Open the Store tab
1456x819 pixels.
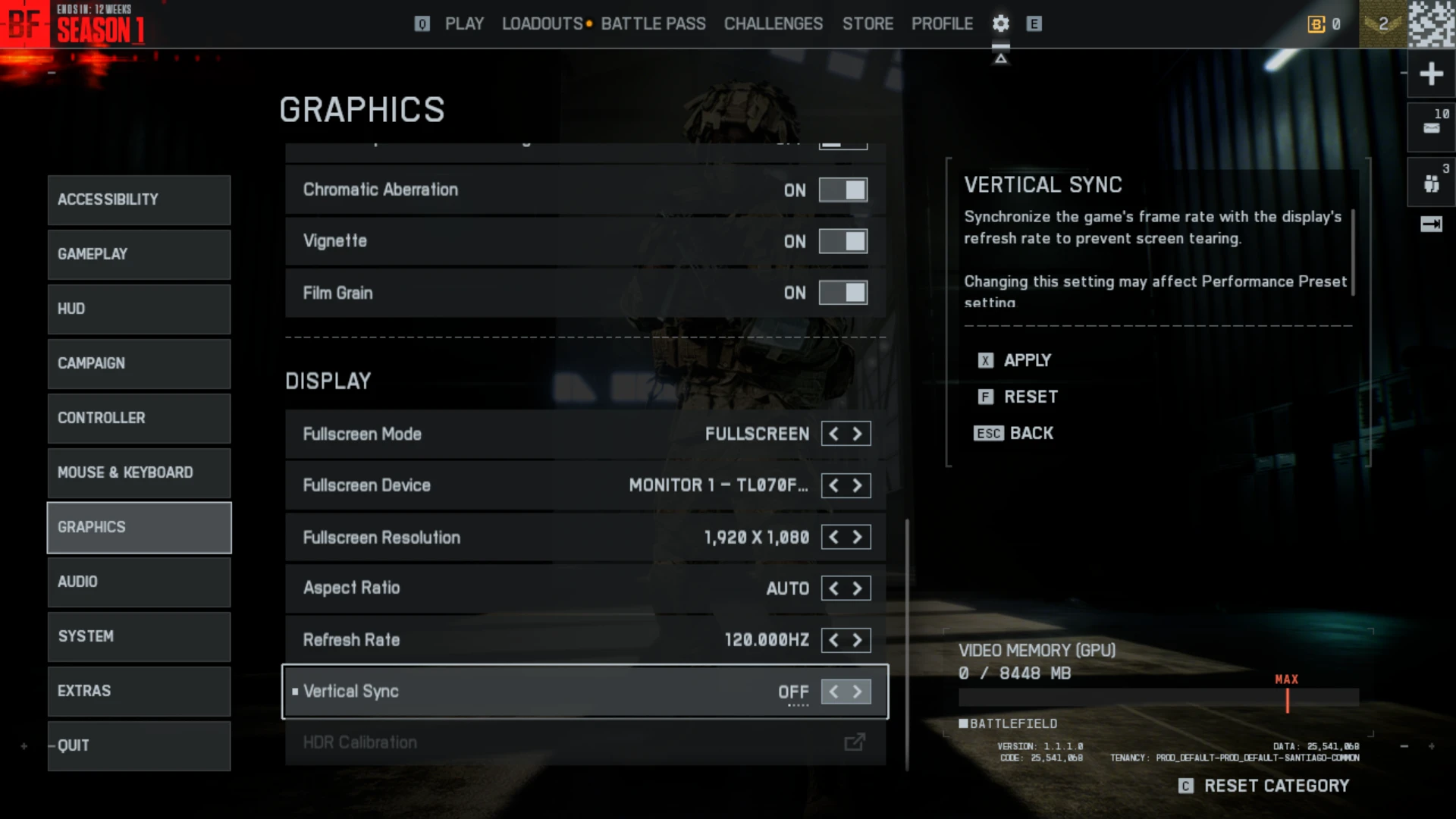(868, 24)
